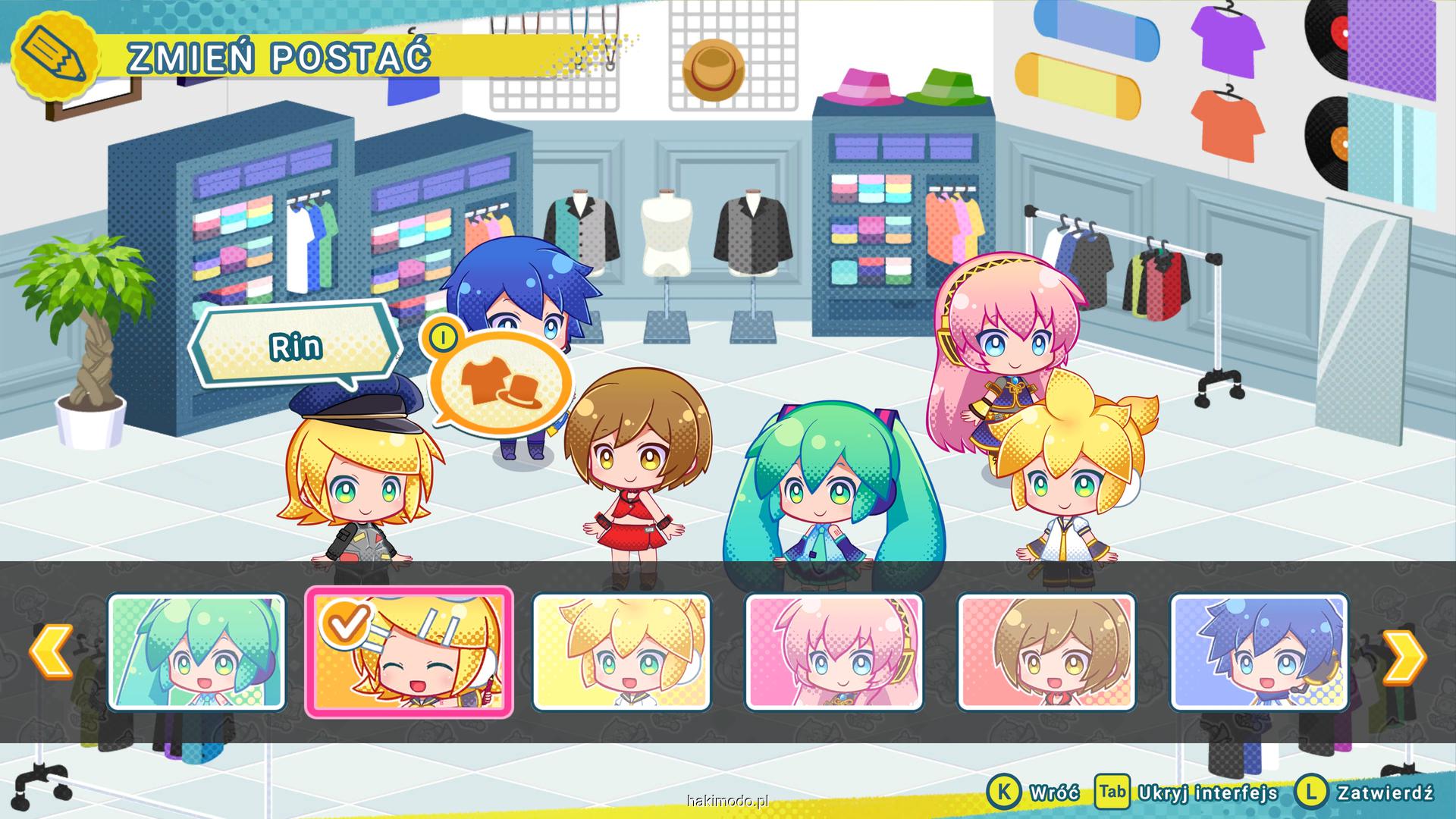This screenshot has width=1456, height=819.
Task: Pick the Len character portrait
Action: (621, 652)
